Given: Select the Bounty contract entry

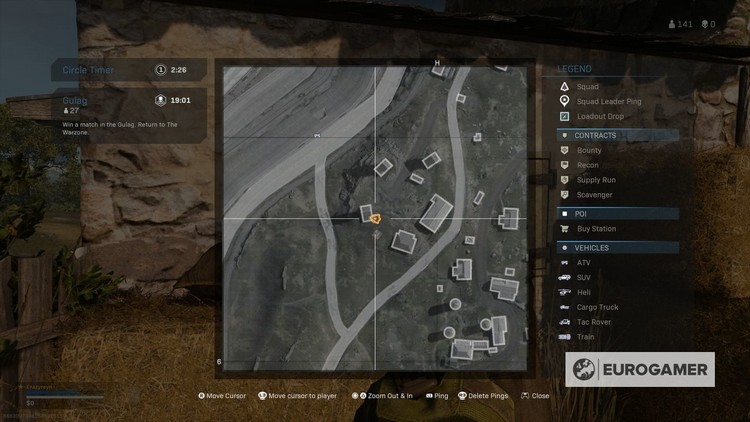Looking at the screenshot, I should [589, 150].
